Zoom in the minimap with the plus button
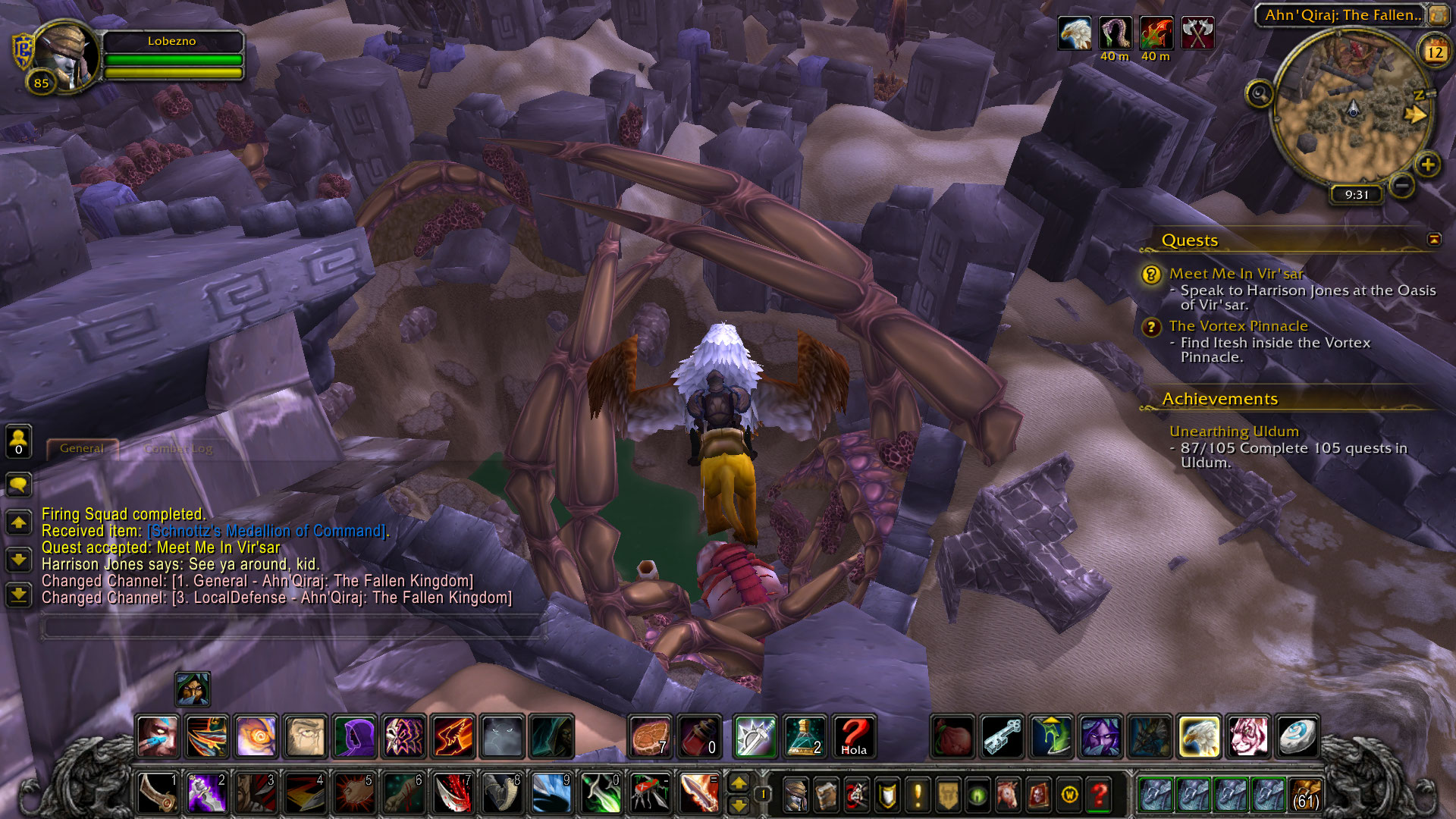This screenshot has width=1456, height=819. click(1428, 165)
